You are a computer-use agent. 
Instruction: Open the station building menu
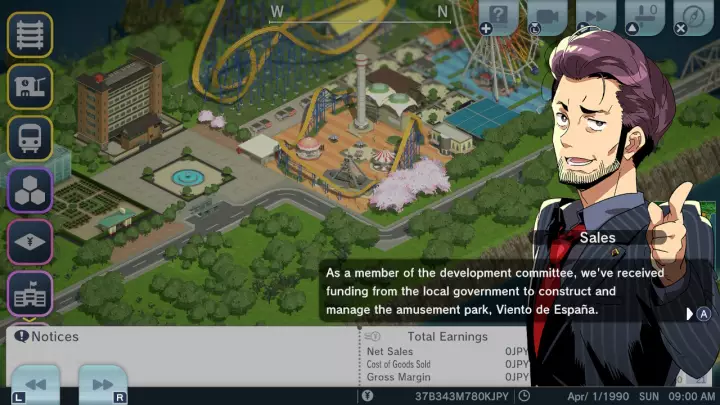click(30, 87)
